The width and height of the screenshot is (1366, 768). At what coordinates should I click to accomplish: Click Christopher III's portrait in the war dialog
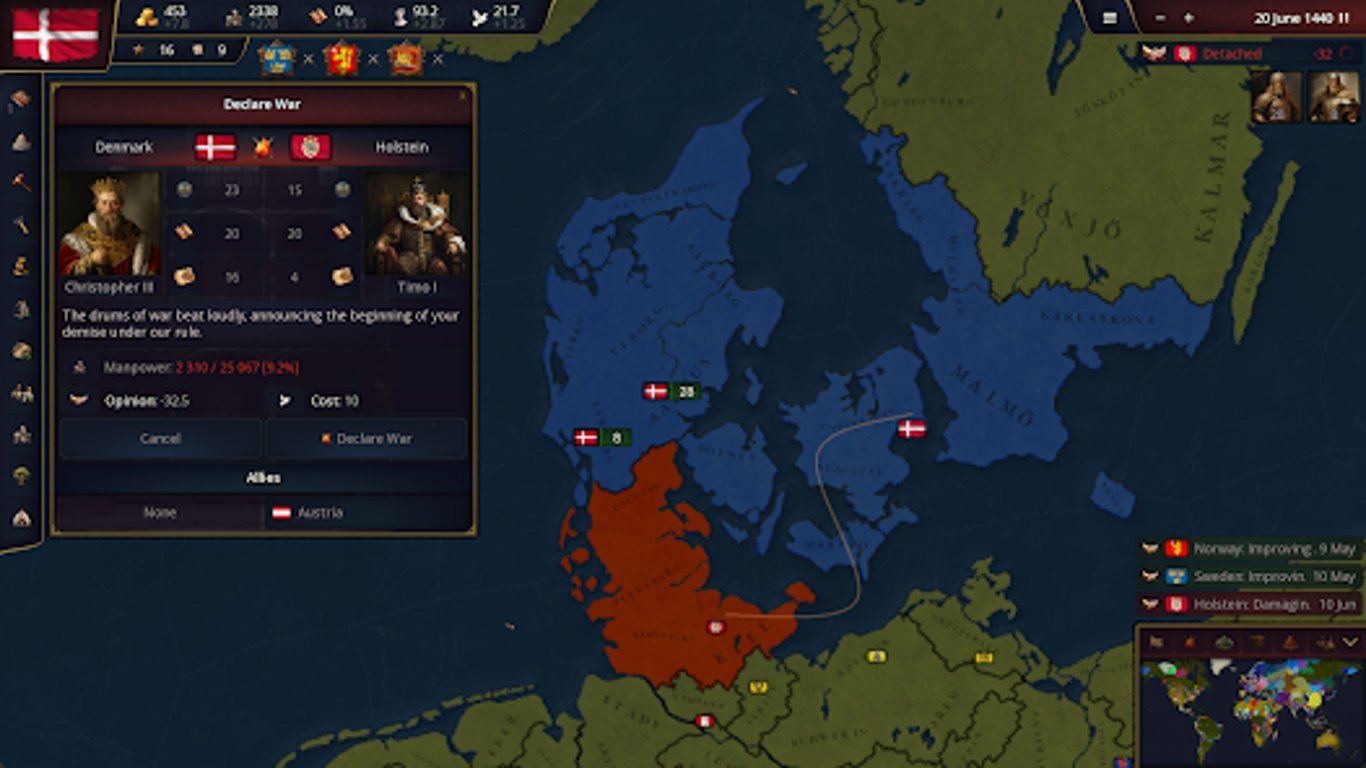(x=110, y=222)
